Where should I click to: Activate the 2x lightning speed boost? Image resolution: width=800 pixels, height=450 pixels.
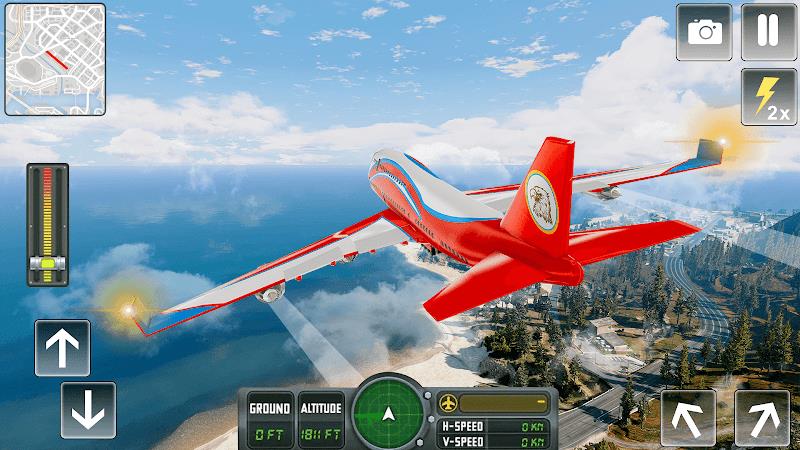click(768, 96)
